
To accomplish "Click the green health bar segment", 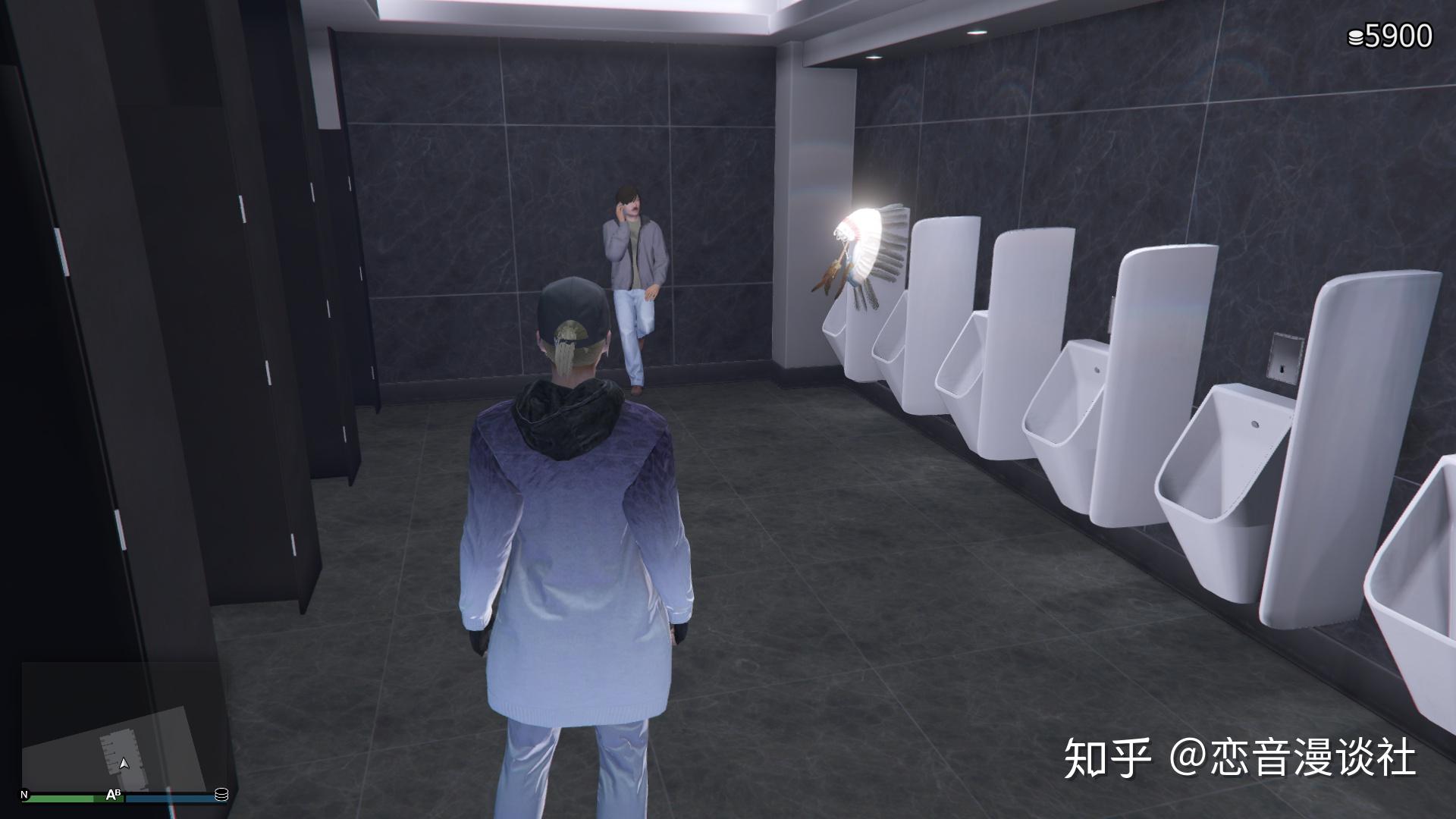I will (x=61, y=799).
